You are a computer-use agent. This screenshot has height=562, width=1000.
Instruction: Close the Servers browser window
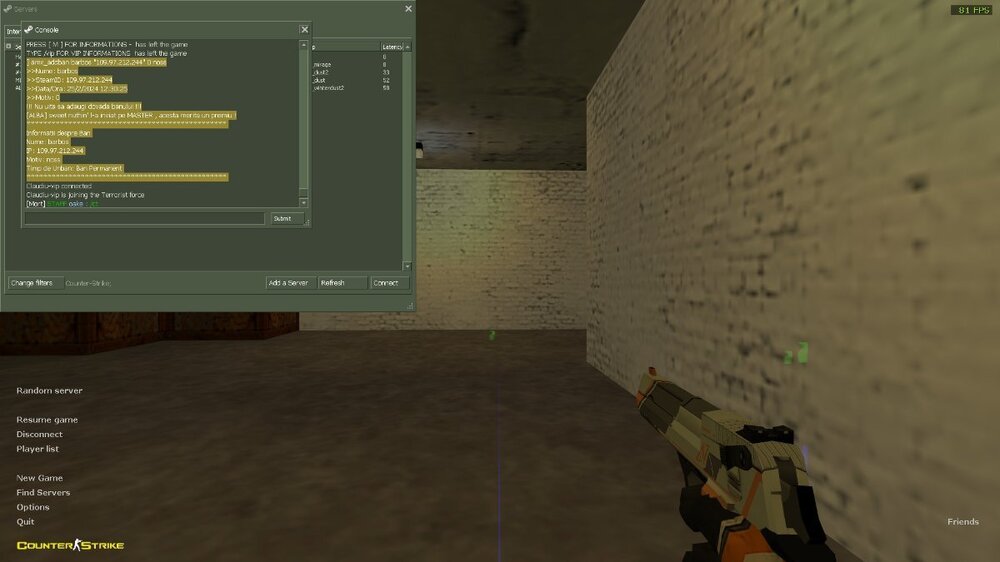[x=408, y=9]
